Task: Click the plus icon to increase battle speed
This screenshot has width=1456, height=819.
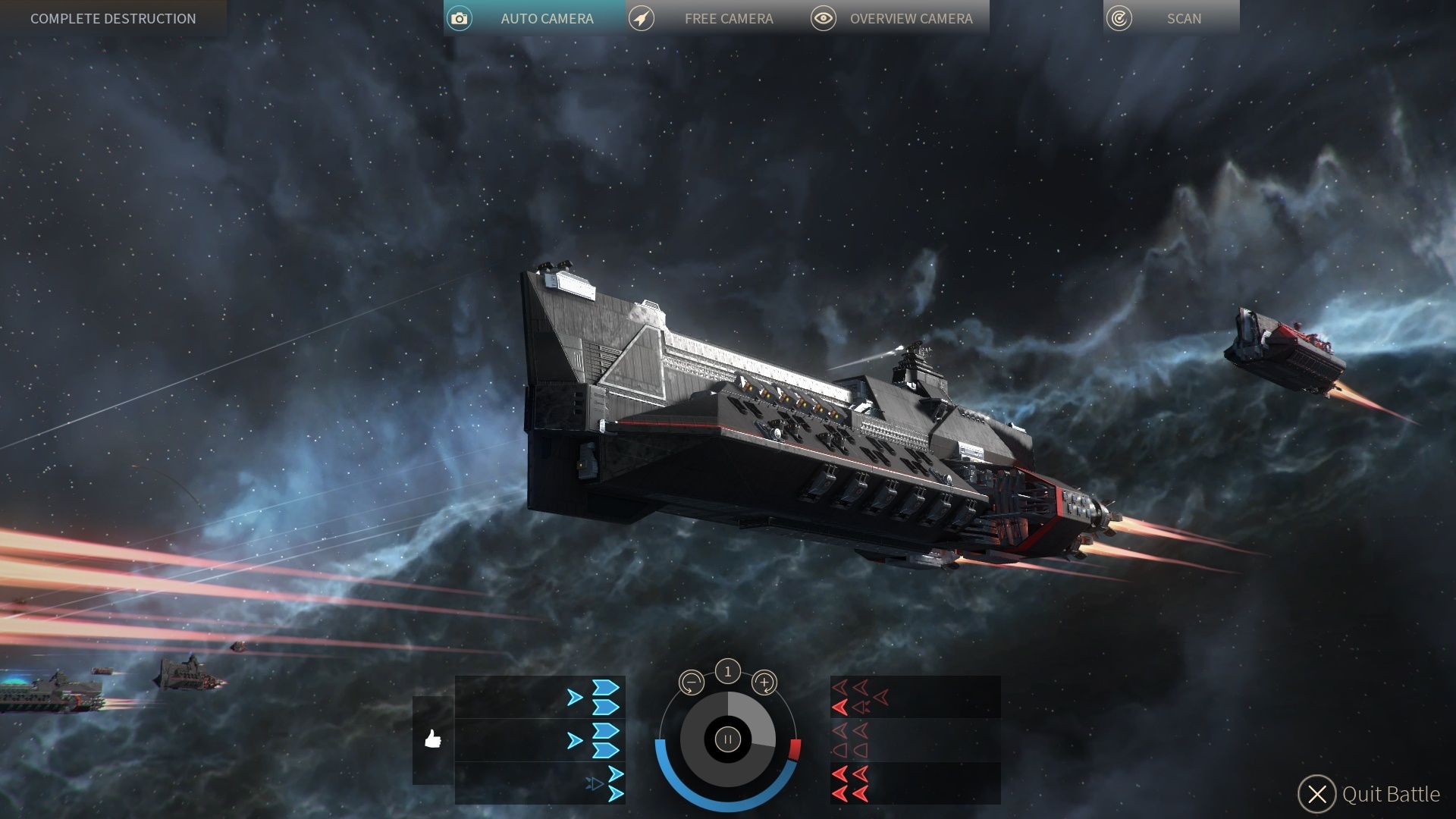Action: coord(765,682)
